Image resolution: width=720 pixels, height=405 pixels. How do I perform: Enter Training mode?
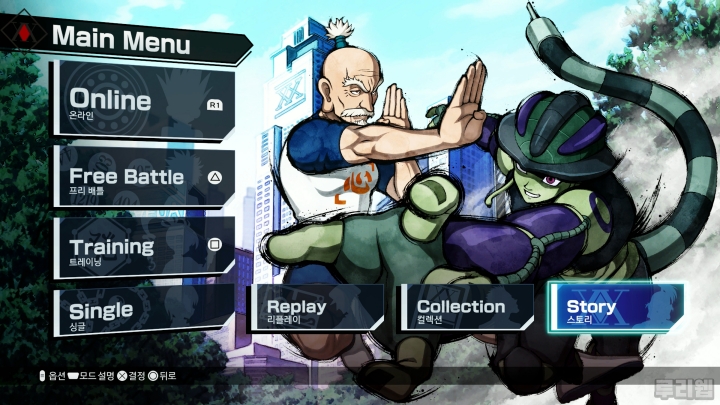point(143,248)
